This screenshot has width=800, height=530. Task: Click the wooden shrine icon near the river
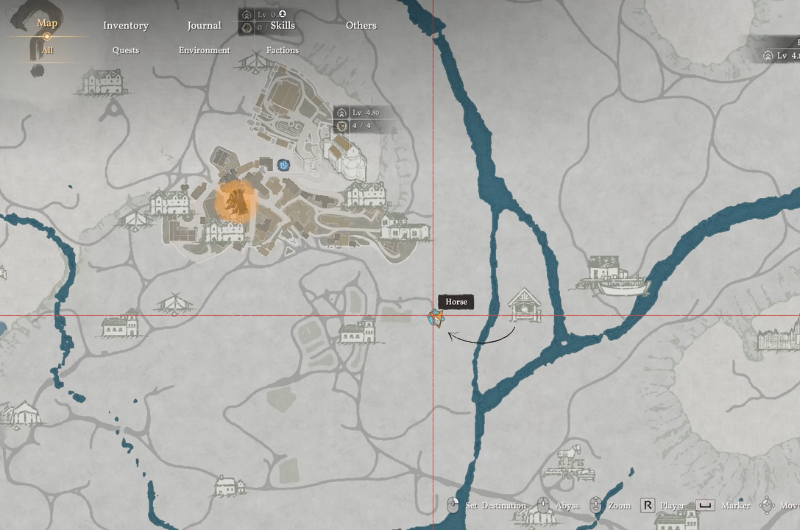(x=524, y=304)
